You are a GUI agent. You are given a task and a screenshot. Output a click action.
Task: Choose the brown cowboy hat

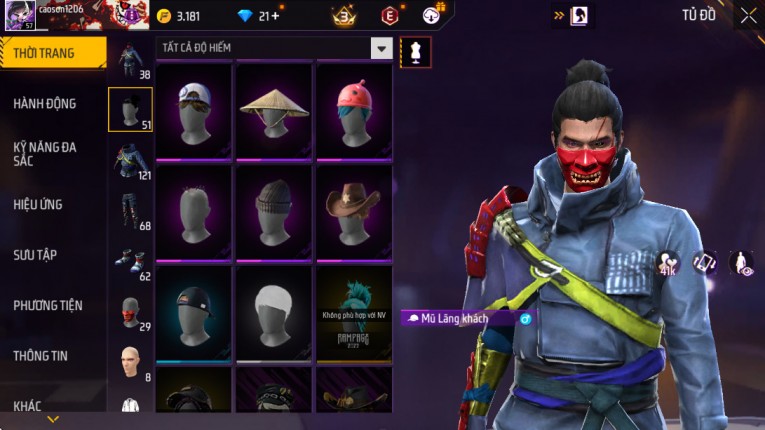[354, 210]
